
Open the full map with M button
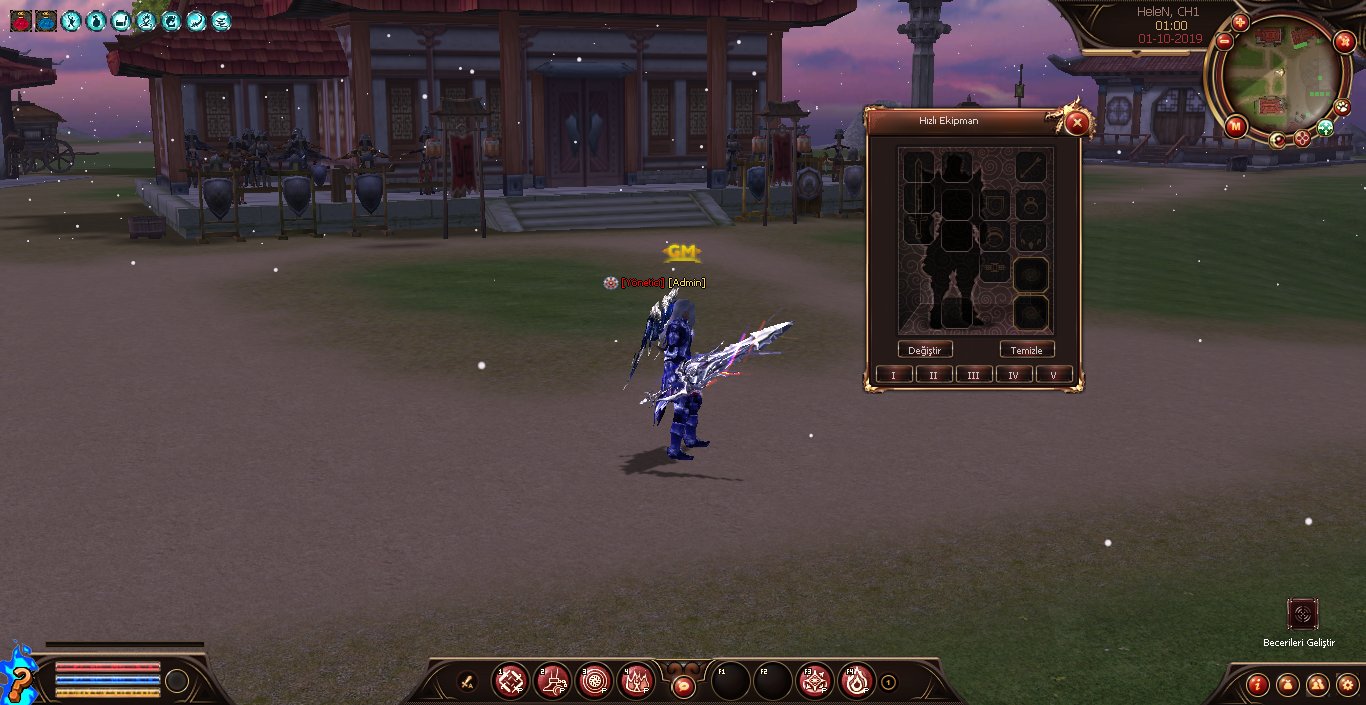(1235, 126)
